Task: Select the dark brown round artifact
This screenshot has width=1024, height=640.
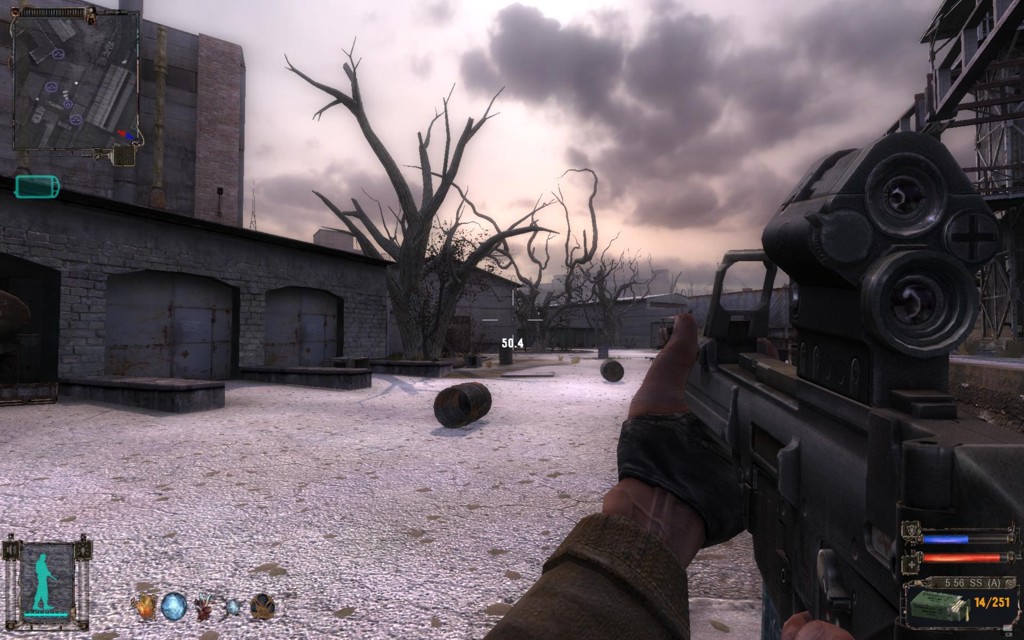Action: click(263, 605)
